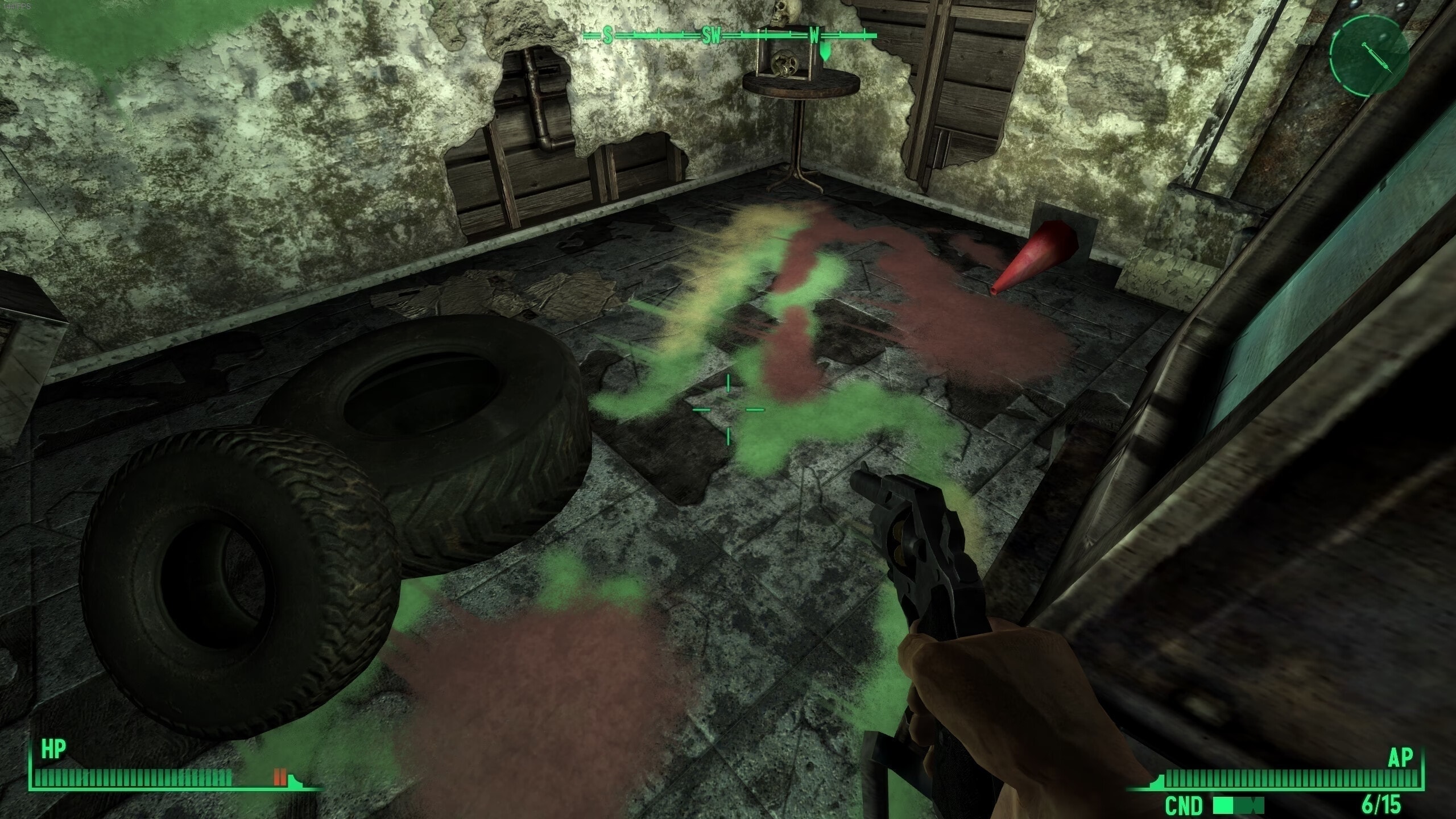The height and width of the screenshot is (819, 1456).
Task: Click the SW heading on the compass bar
Action: [711, 37]
